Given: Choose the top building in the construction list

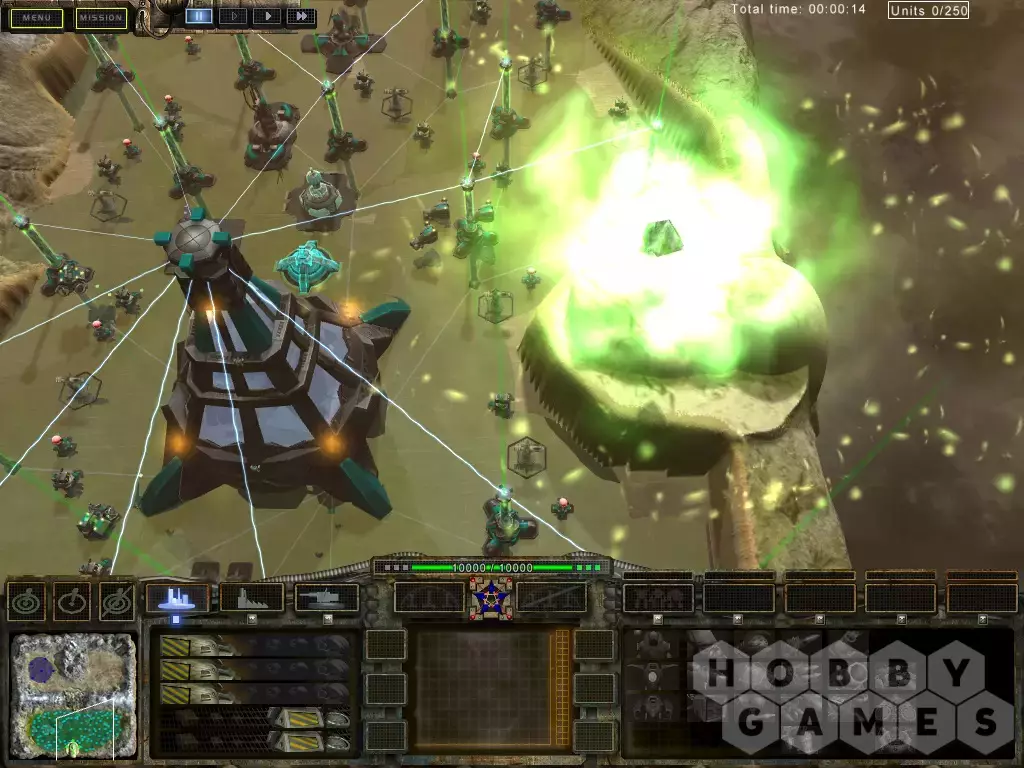Looking at the screenshot, I should tap(256, 646).
